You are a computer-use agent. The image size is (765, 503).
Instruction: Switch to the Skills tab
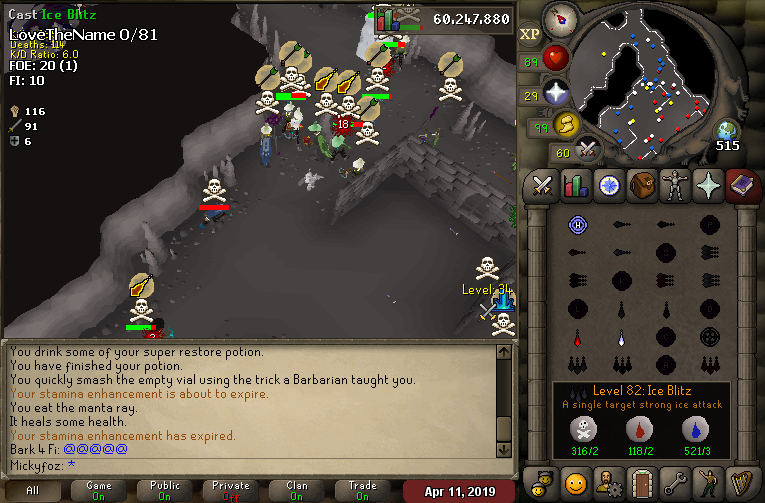point(576,186)
